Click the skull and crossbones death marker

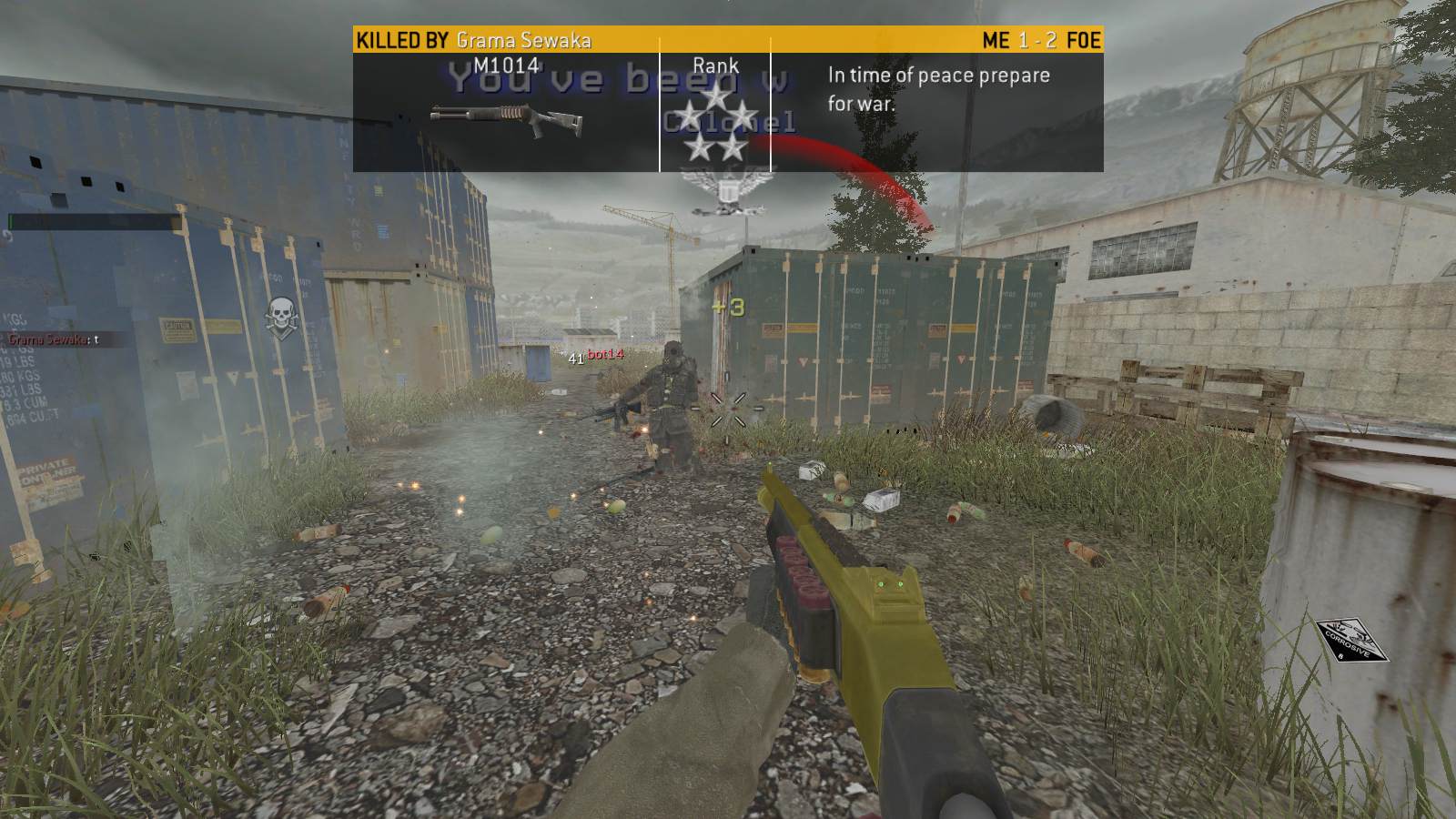pyautogui.click(x=279, y=315)
